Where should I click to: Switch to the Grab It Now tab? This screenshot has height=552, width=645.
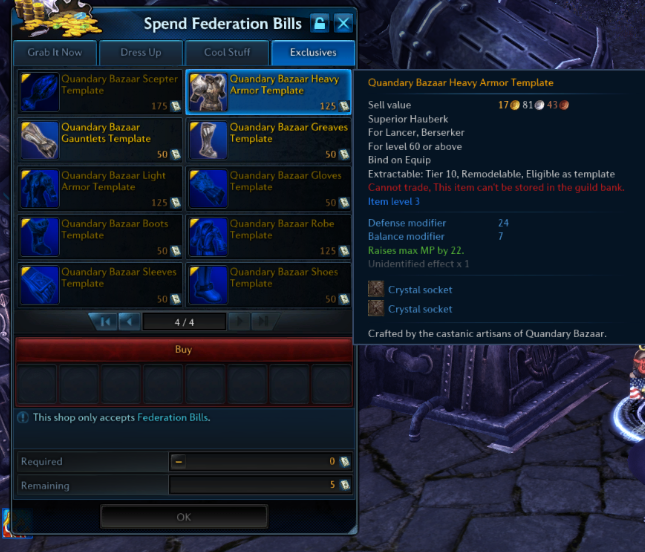pos(56,53)
